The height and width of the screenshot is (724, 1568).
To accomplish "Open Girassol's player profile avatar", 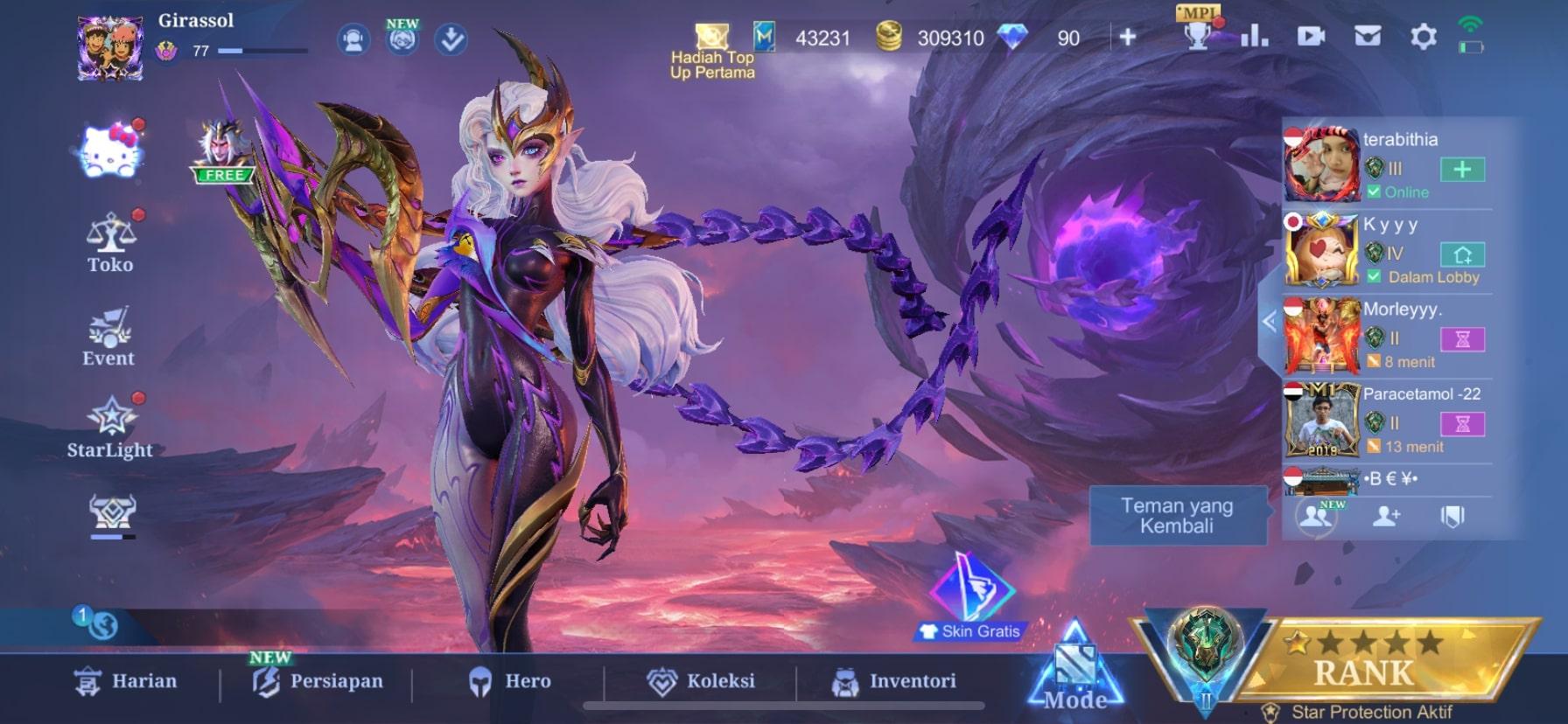I will tap(110, 47).
